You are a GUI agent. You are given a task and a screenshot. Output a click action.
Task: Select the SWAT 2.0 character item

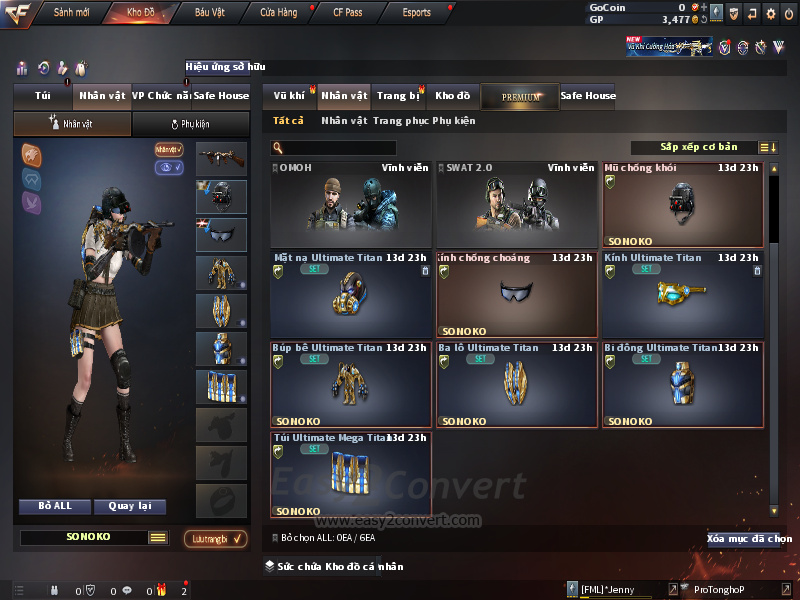click(x=516, y=204)
